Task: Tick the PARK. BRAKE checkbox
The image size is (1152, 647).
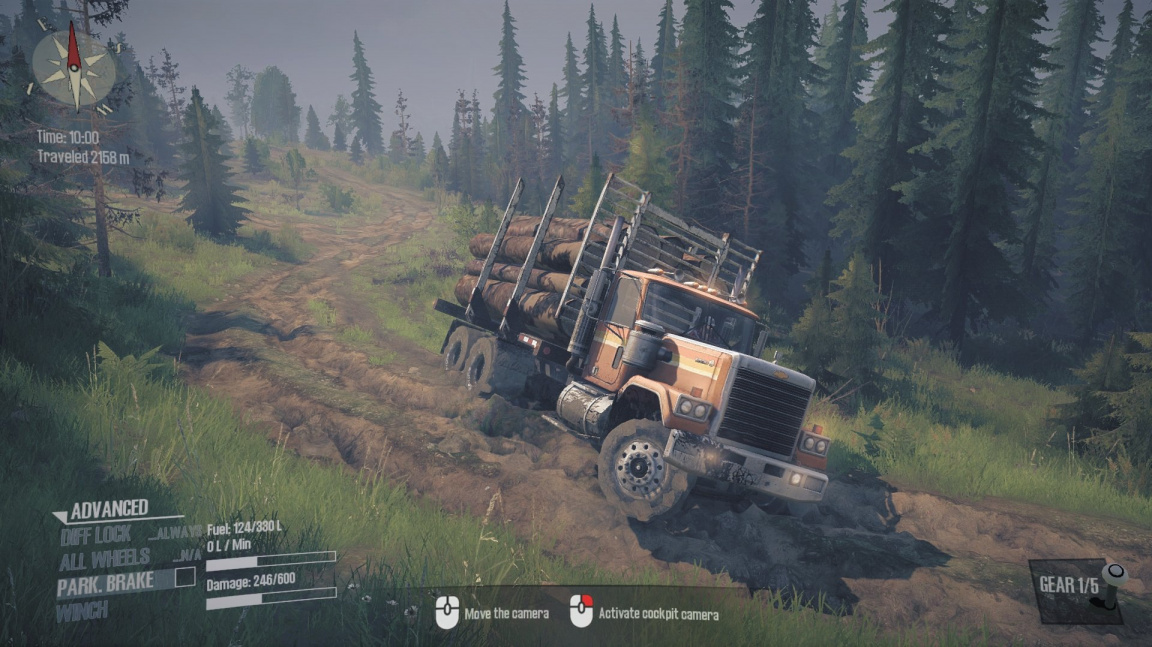Action: 185,576
